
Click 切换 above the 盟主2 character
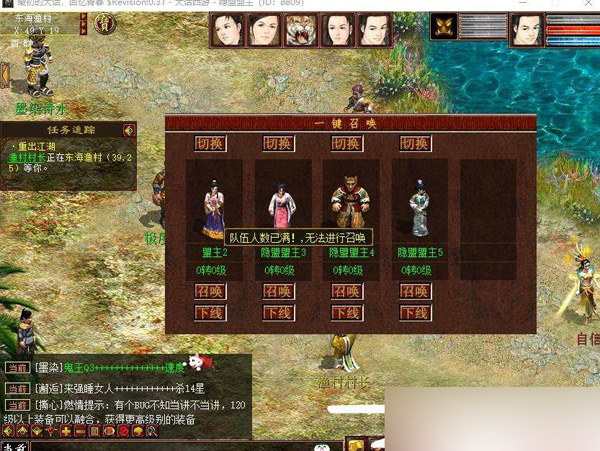[x=210, y=144]
